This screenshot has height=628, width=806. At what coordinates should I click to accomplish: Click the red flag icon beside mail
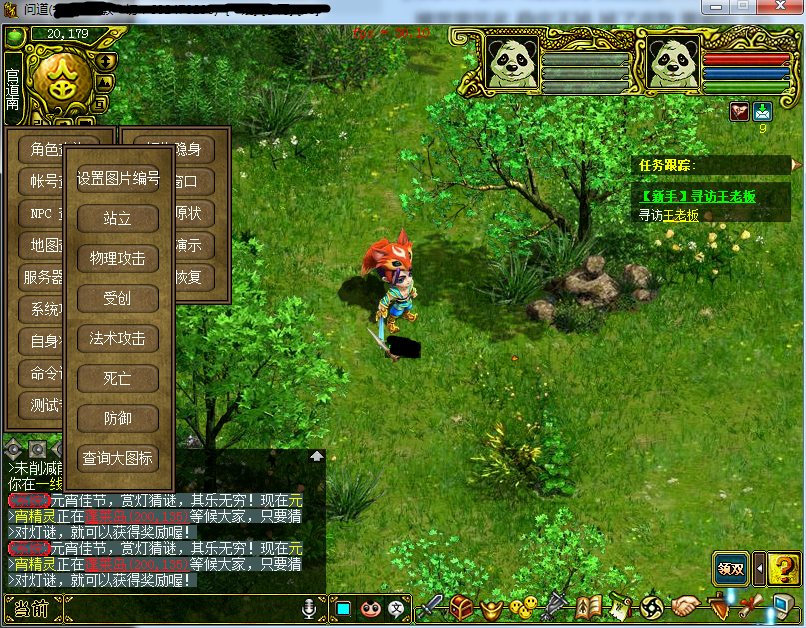741,111
